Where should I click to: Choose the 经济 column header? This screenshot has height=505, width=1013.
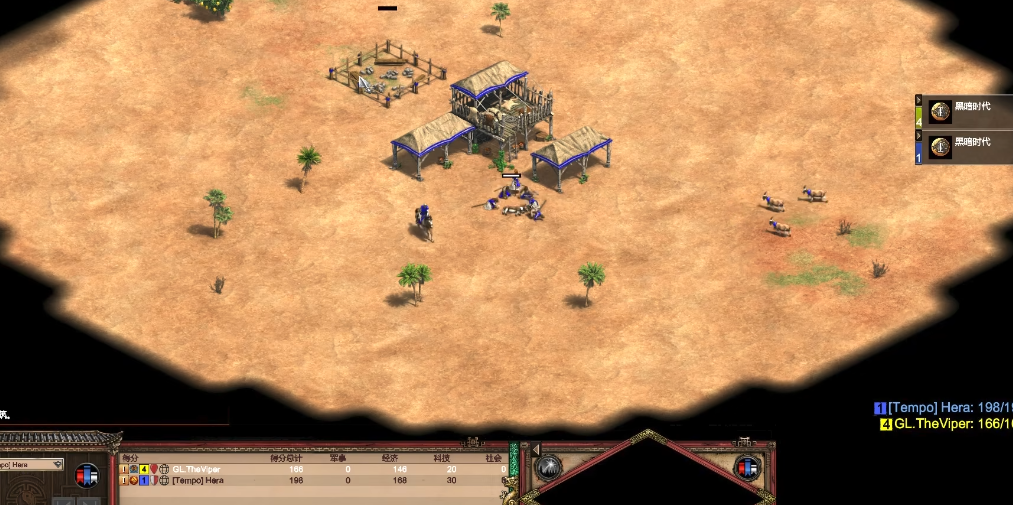391,458
